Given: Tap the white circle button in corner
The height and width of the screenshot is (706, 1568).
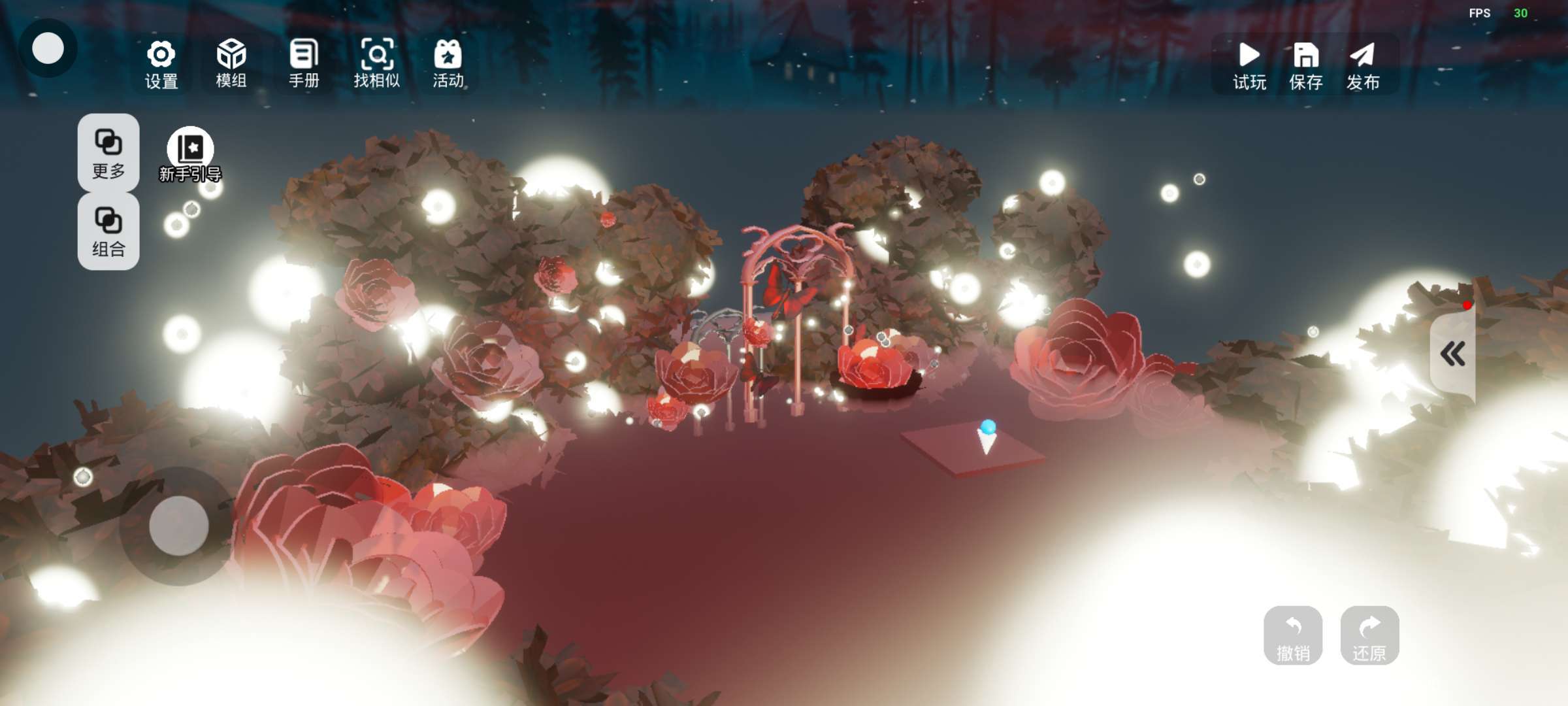Looking at the screenshot, I should coord(48,48).
